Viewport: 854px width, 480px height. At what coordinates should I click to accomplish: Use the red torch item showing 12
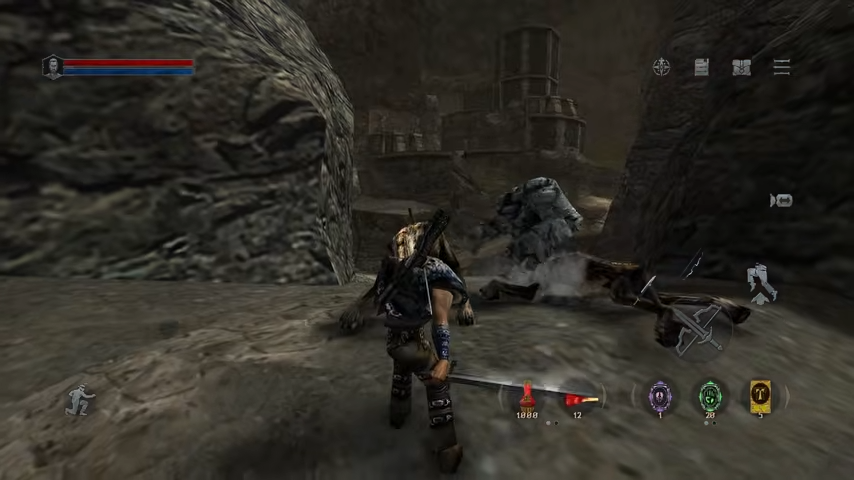[x=578, y=400]
